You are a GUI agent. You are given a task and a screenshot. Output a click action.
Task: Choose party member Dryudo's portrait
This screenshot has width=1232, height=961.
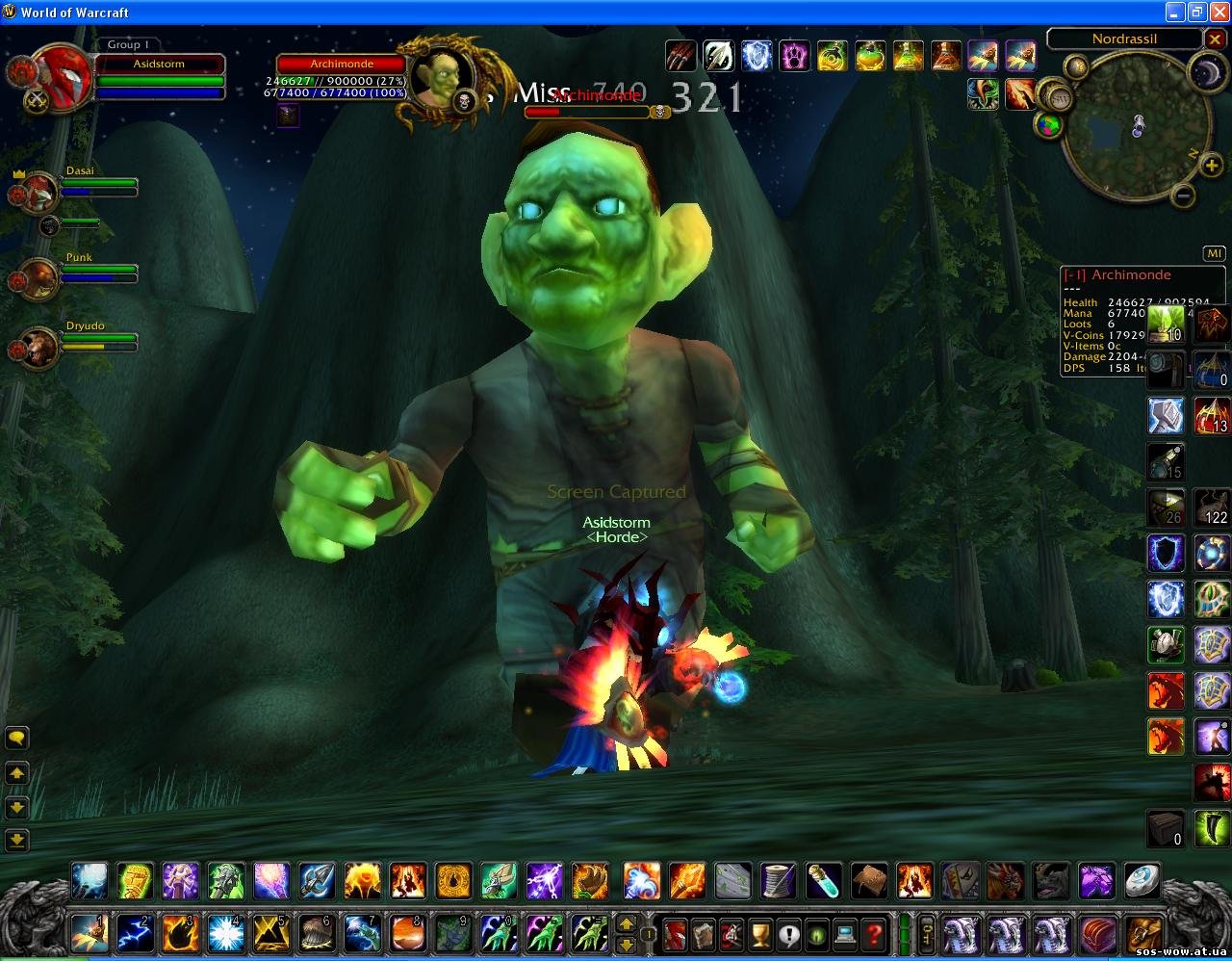click(x=40, y=345)
